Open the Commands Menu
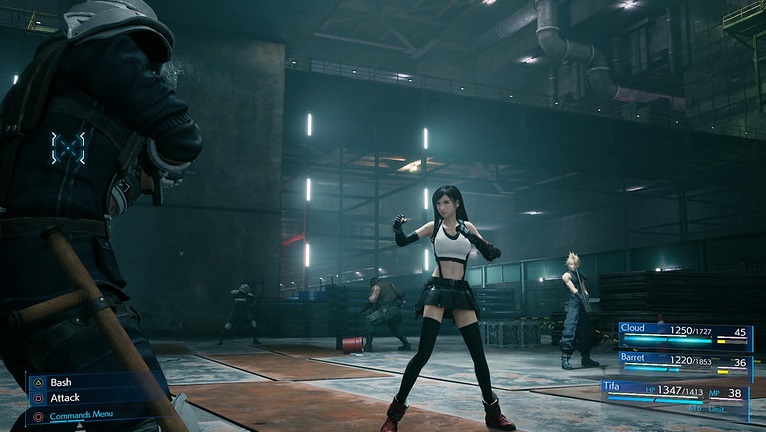Image resolution: width=766 pixels, height=432 pixels. 81,415
